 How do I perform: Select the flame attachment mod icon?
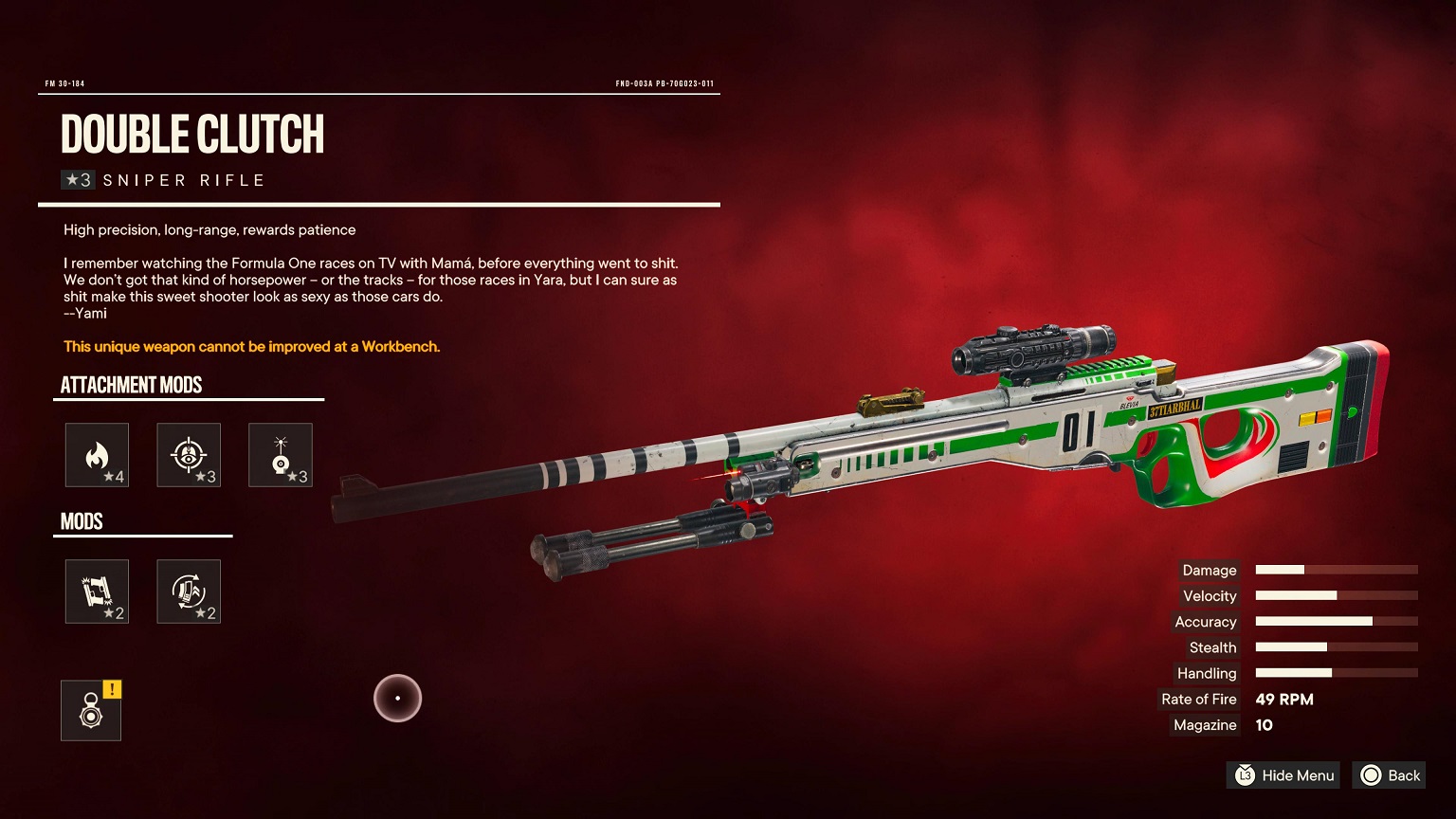pyautogui.click(x=97, y=455)
